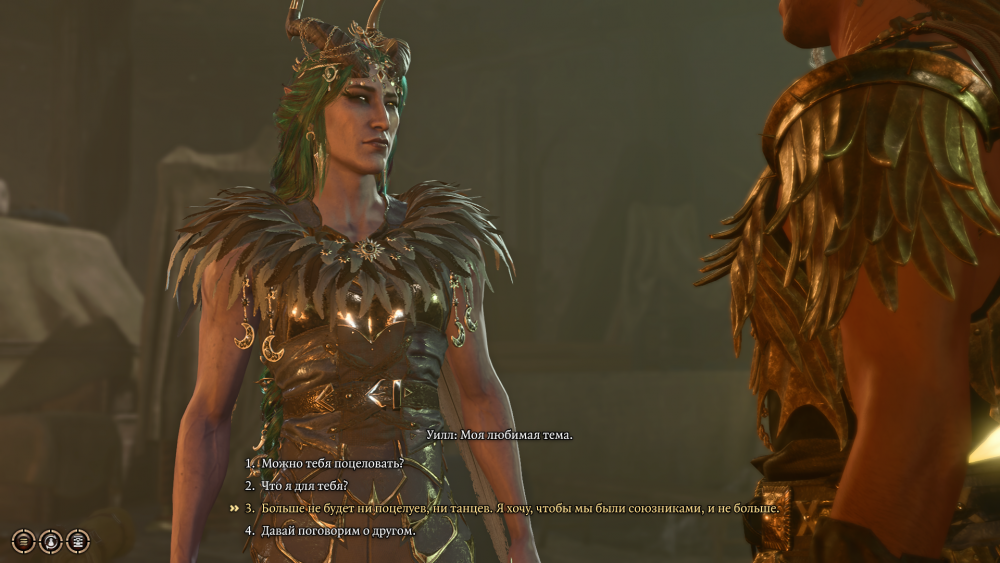Click the switch character icon

(50, 541)
